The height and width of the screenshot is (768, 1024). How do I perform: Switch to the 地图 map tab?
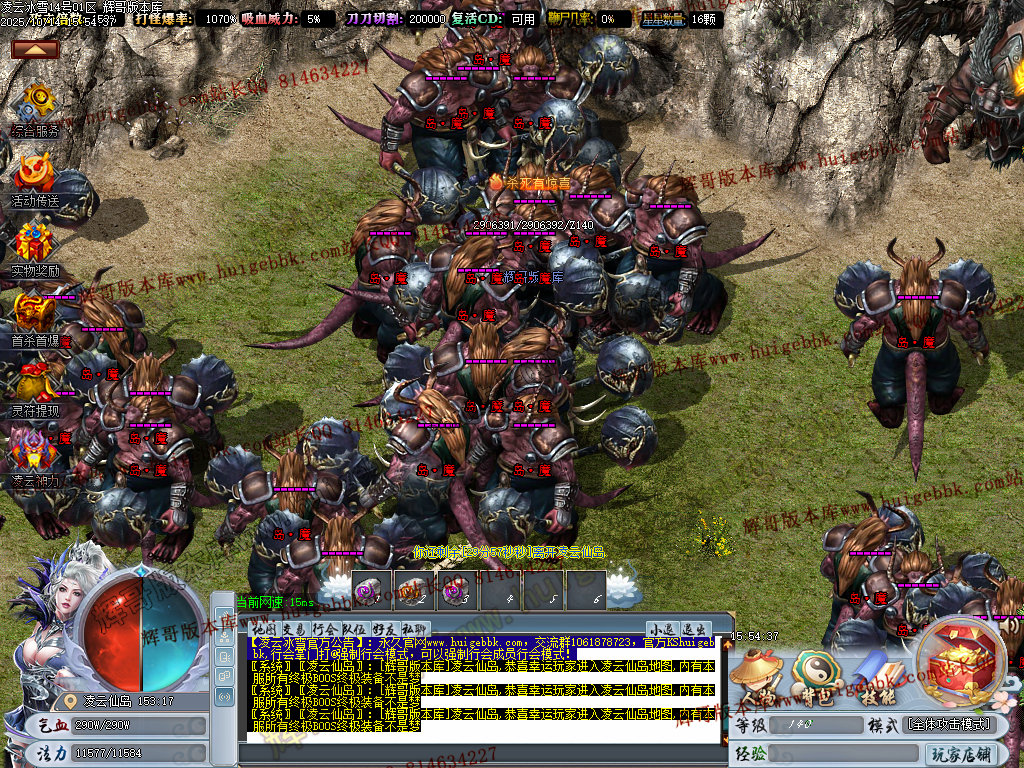262,628
